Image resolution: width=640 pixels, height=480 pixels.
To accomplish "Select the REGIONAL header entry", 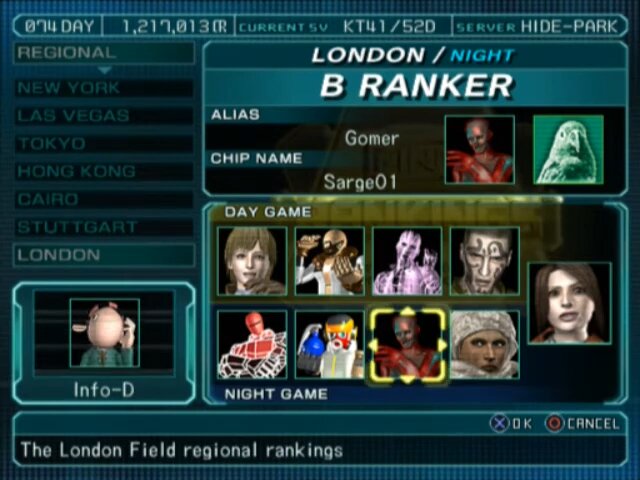I will (104, 53).
